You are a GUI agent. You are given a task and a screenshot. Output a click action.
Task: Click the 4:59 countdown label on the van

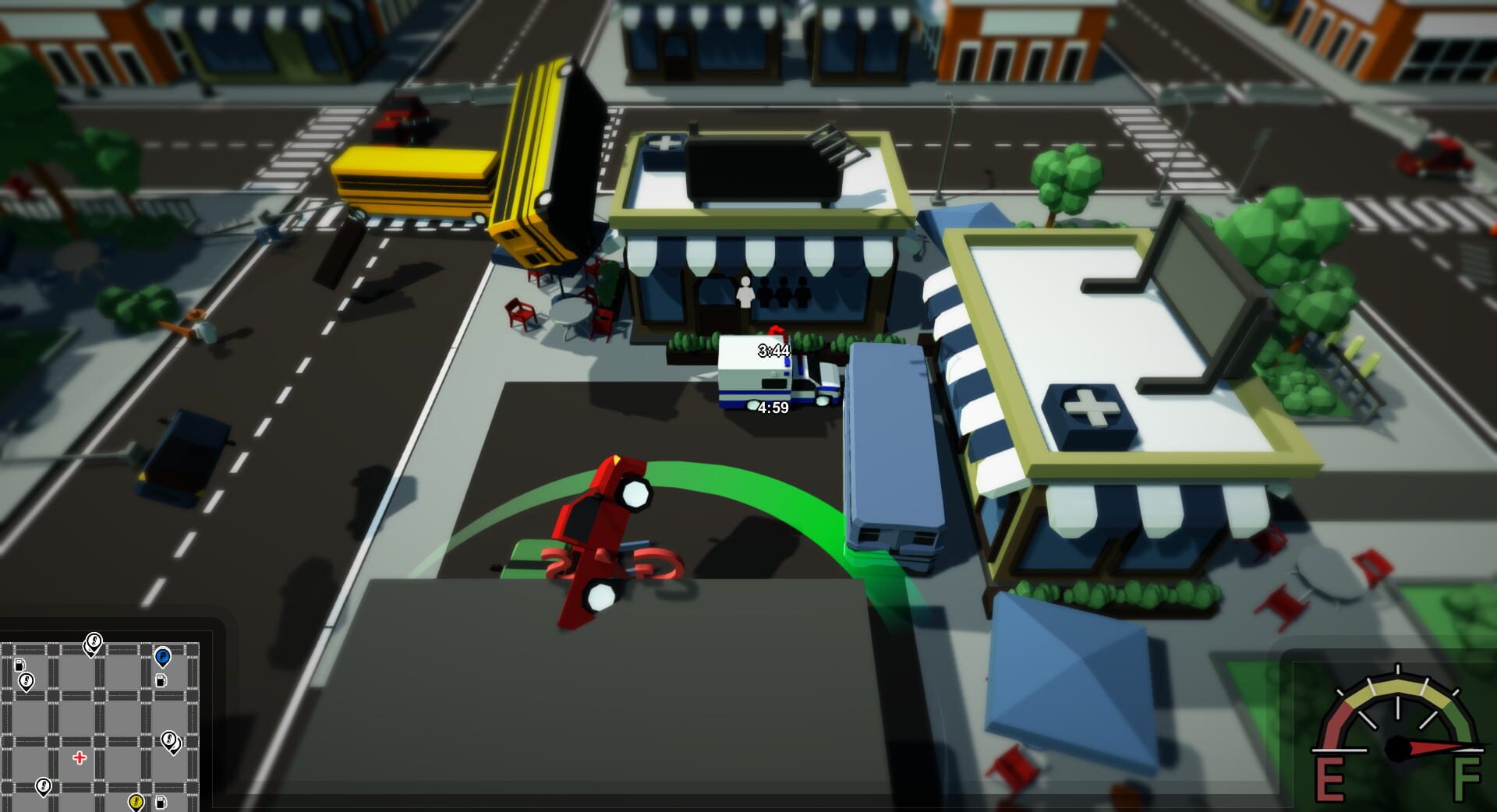772,406
